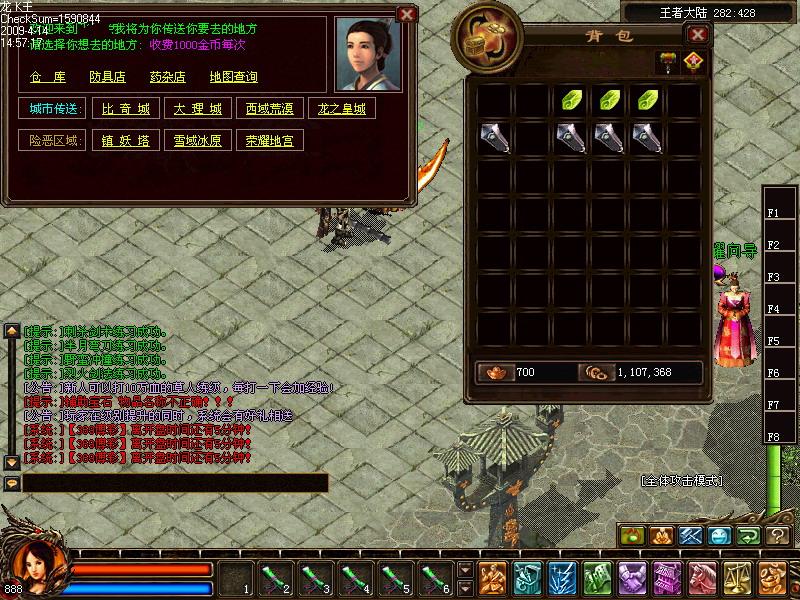Image resolution: width=800 pixels, height=600 pixels.
Task: Close the backpack (背包) window
Action: tap(698, 34)
